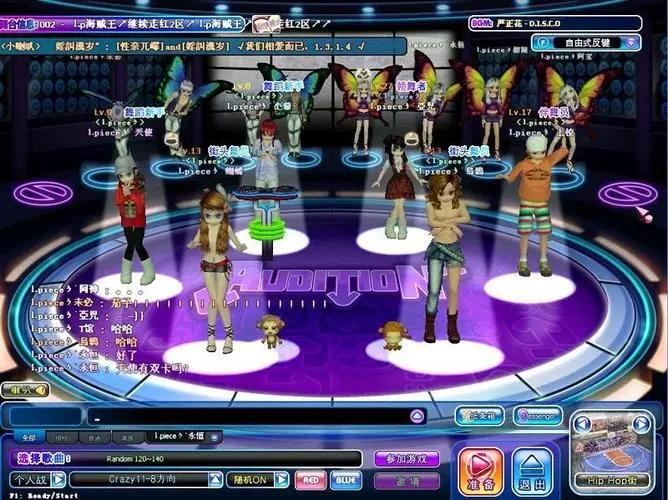Focus the chat text input field
The height and width of the screenshot is (500, 668).
coord(250,417)
